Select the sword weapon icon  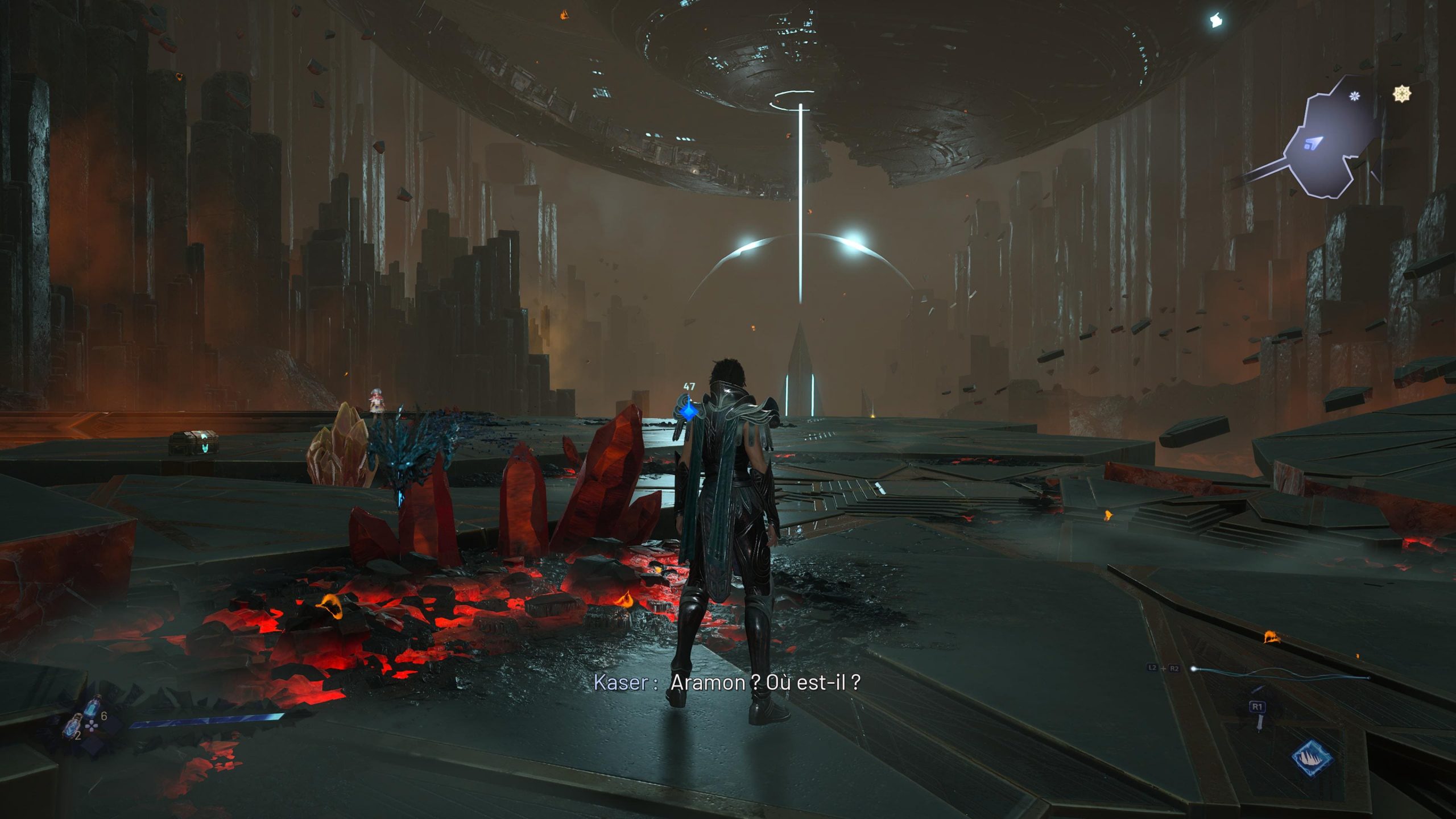(x=1260, y=721)
